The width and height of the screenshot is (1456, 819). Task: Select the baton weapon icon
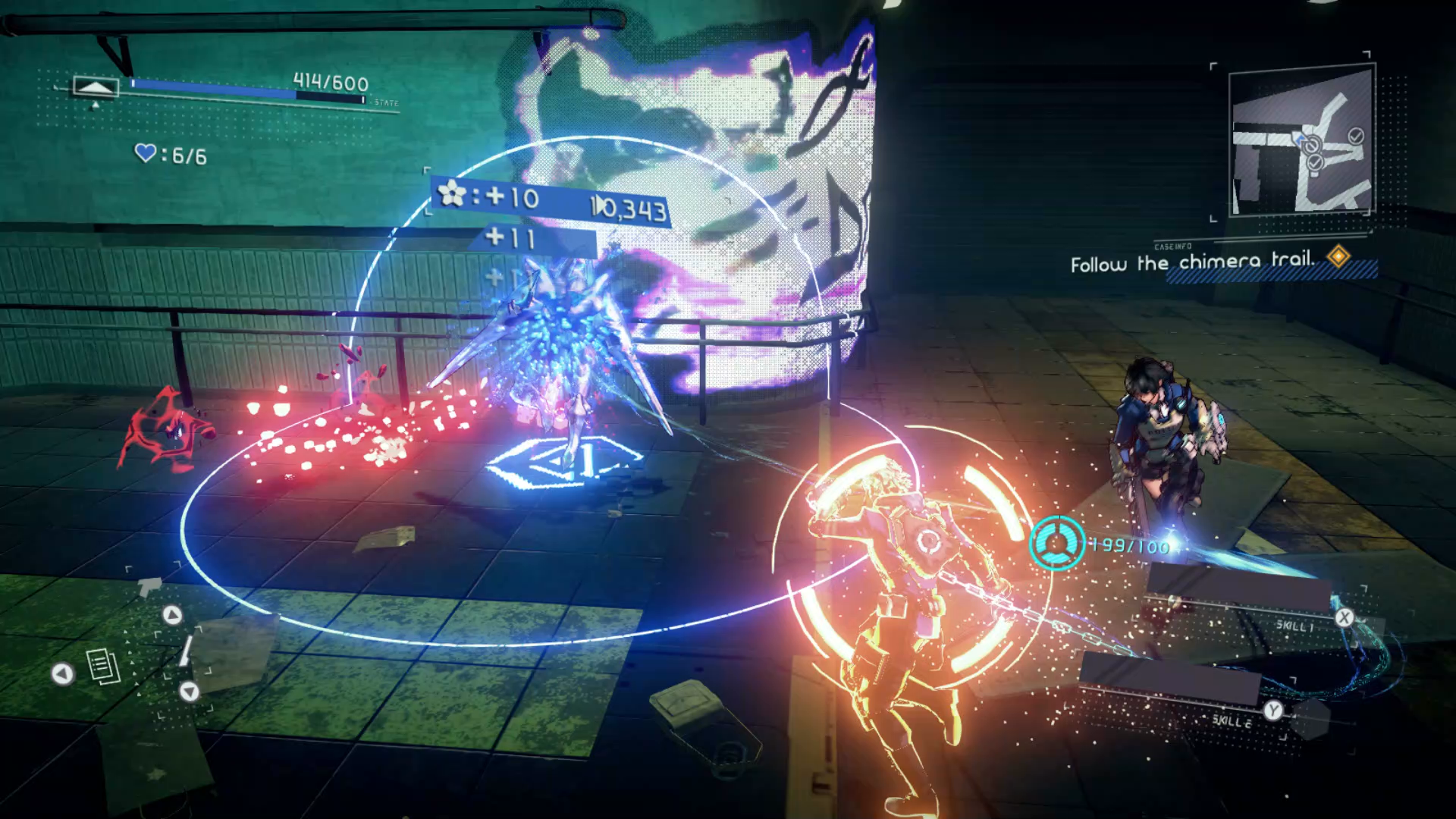[186, 651]
